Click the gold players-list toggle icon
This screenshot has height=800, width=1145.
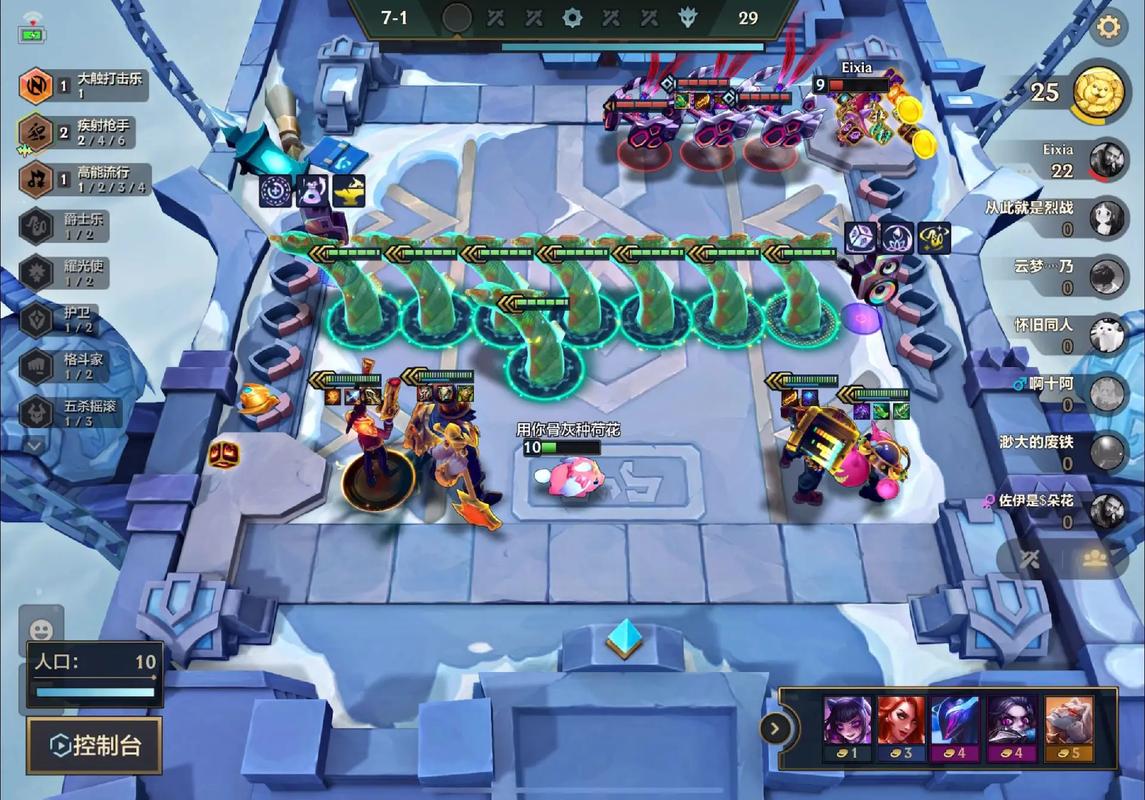pyautogui.click(x=1096, y=559)
